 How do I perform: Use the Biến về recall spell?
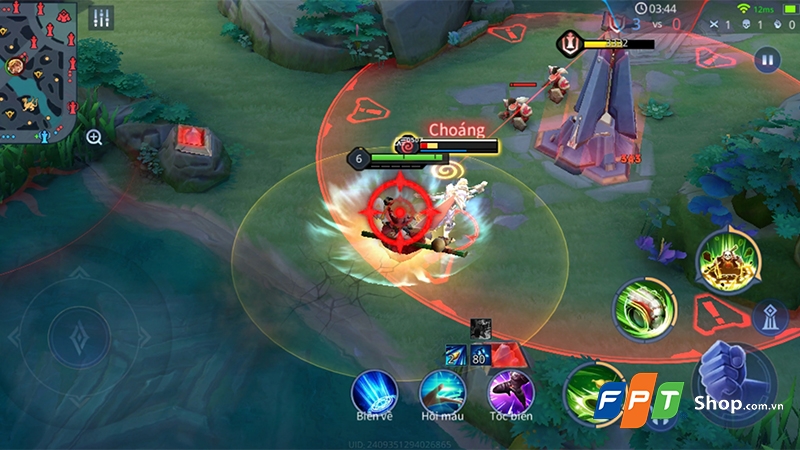click(372, 390)
